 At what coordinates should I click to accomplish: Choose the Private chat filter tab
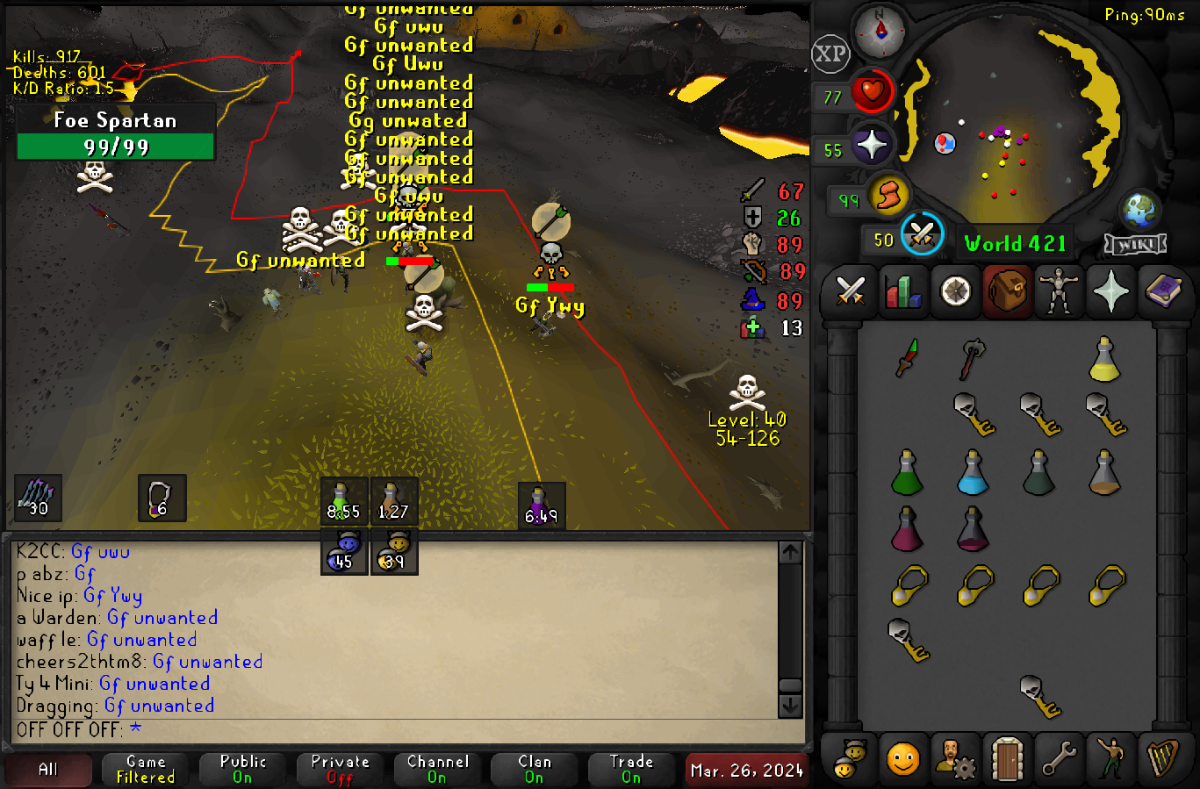pyautogui.click(x=340, y=769)
